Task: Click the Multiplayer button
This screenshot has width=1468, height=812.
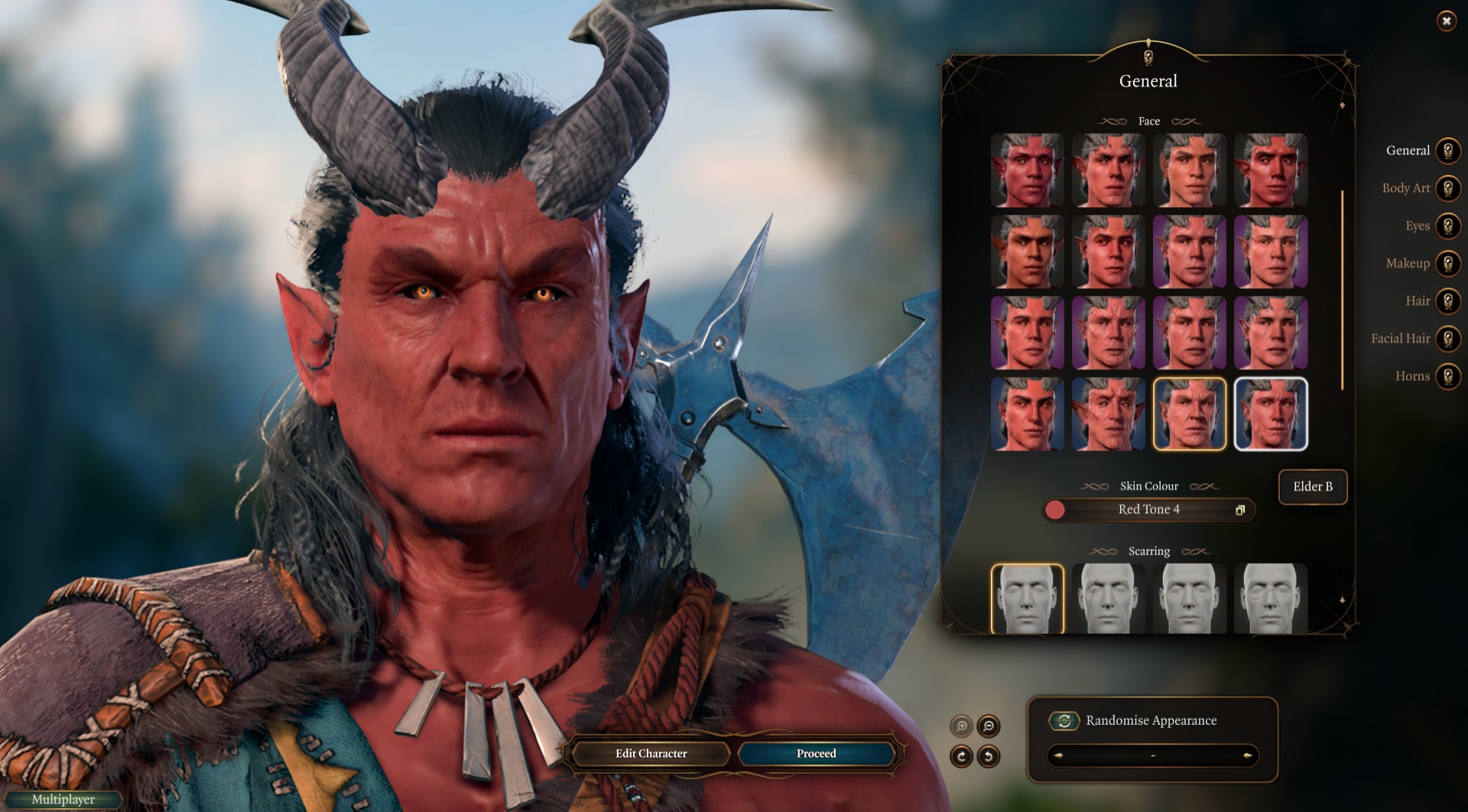Action: point(63,800)
